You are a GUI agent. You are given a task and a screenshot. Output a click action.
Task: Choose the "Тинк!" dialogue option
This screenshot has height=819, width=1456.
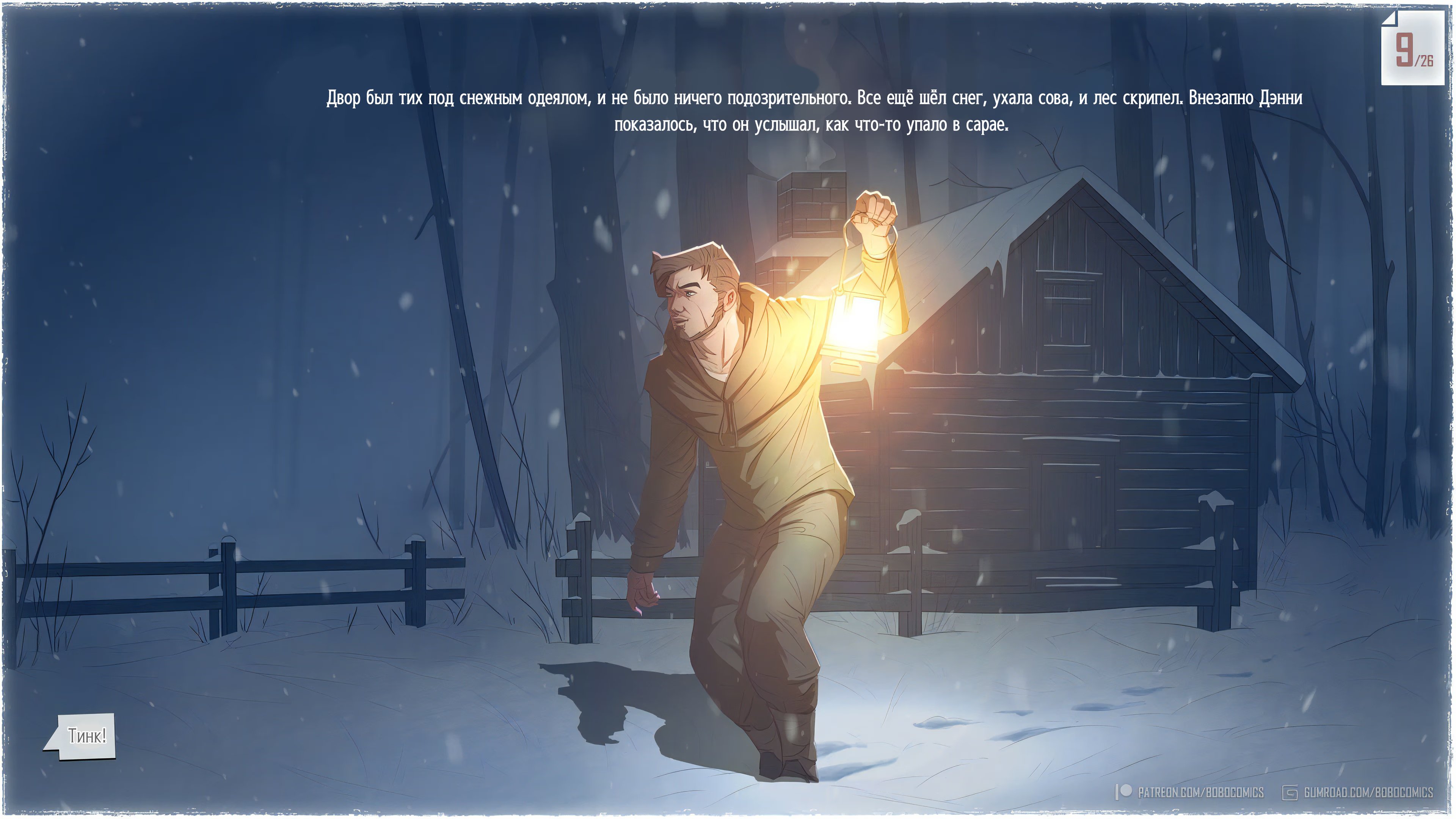pos(86,736)
